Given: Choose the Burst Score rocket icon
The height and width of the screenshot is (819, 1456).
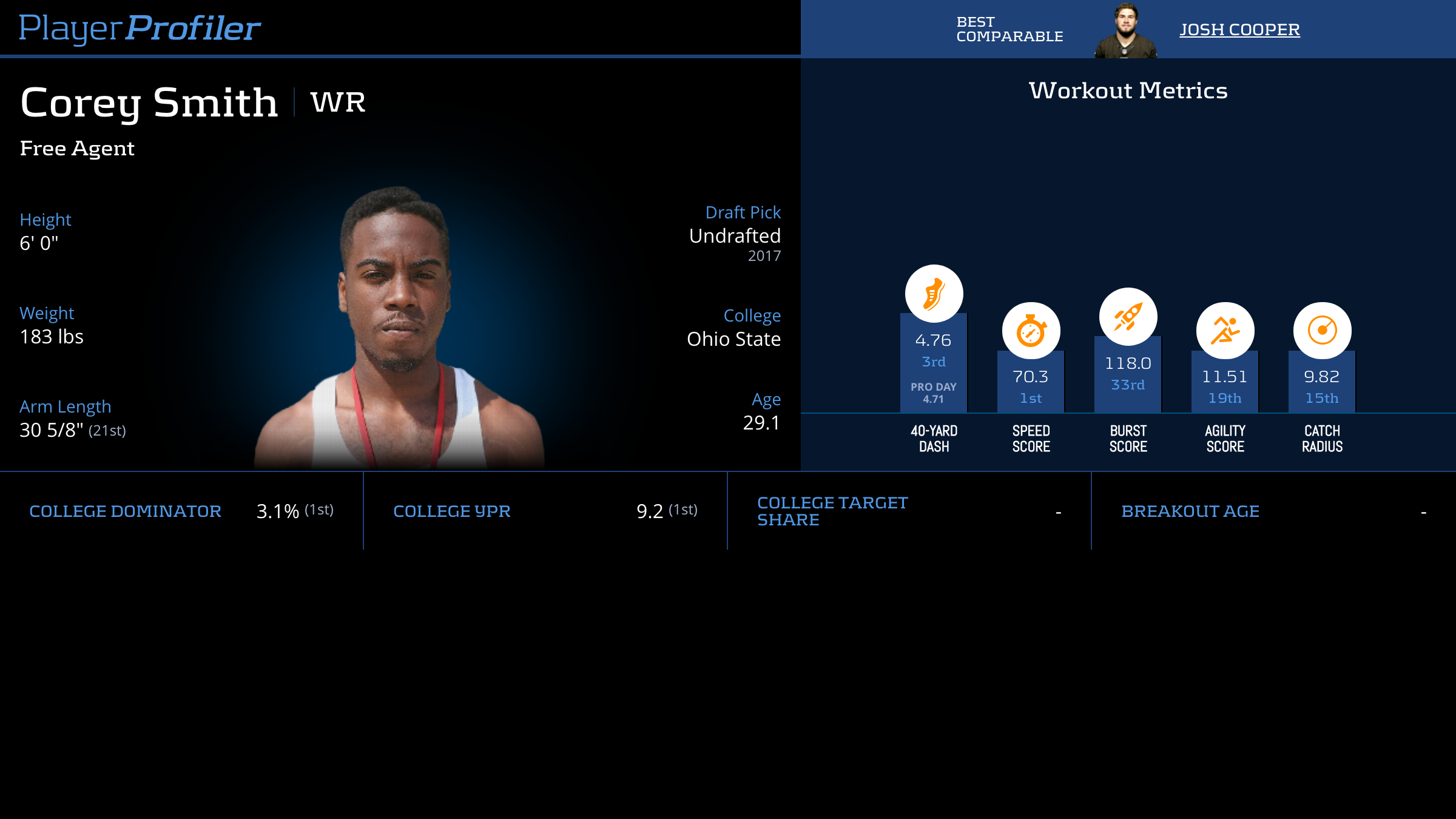Looking at the screenshot, I should coord(1128,317).
